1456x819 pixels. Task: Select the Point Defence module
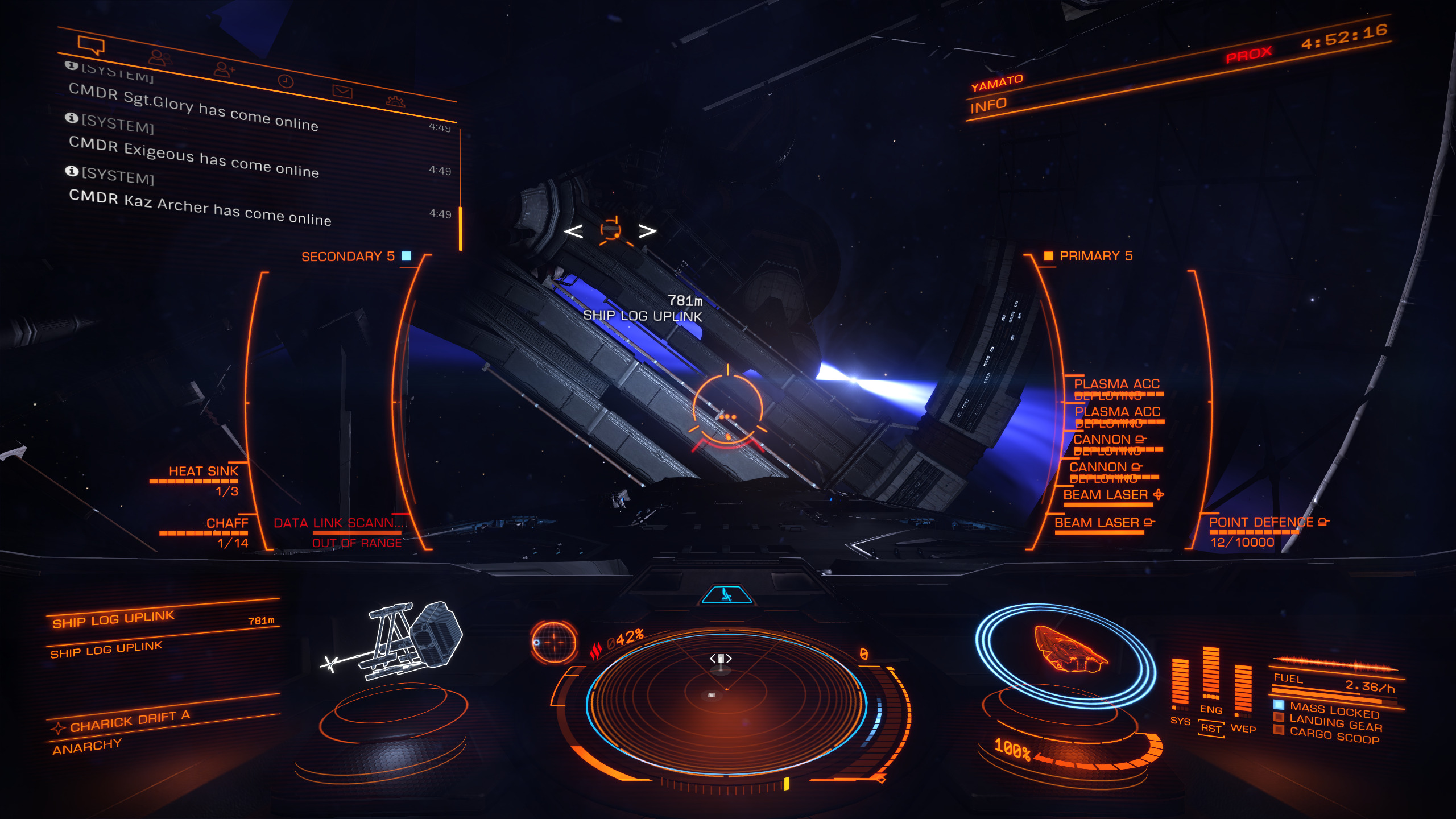pos(1261,522)
